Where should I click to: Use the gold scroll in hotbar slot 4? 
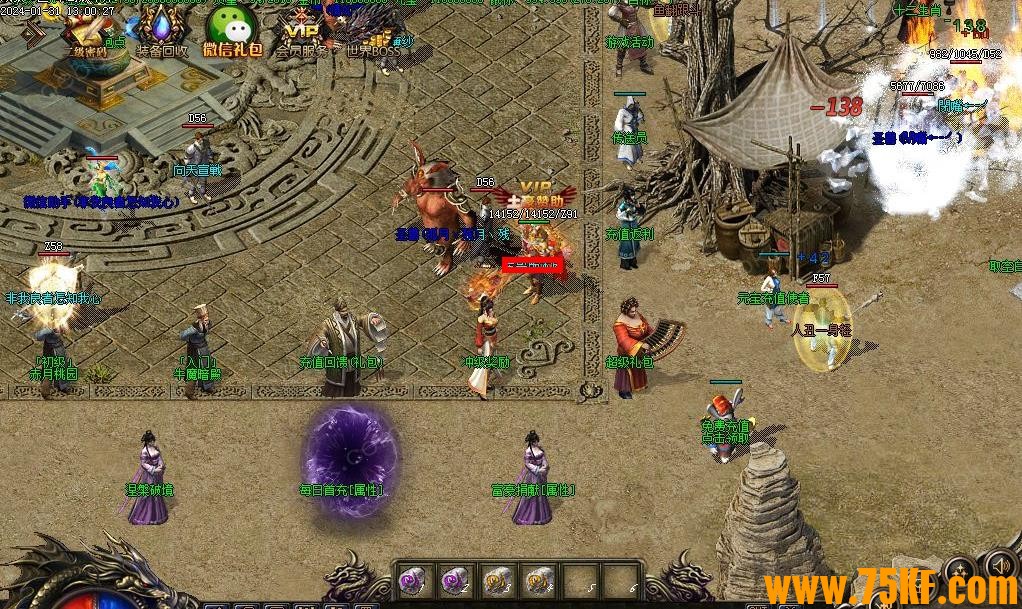[x=539, y=579]
